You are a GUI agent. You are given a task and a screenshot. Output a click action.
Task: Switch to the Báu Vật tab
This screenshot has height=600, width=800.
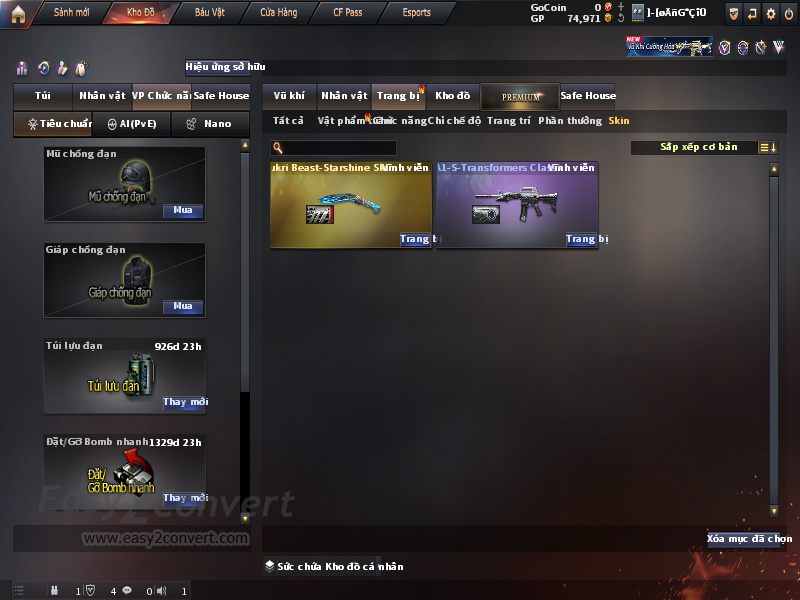click(210, 13)
